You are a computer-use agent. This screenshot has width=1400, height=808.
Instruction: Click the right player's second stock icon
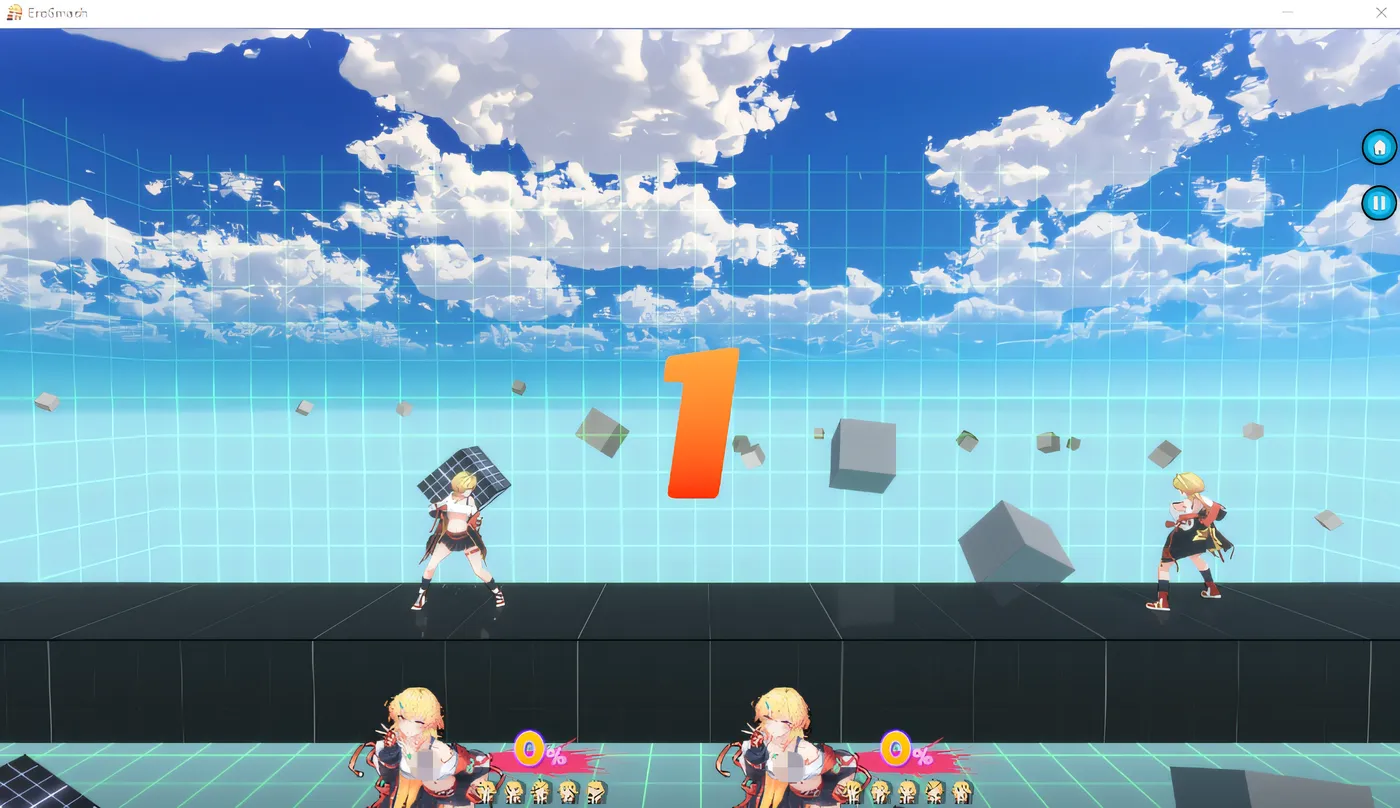tap(880, 790)
